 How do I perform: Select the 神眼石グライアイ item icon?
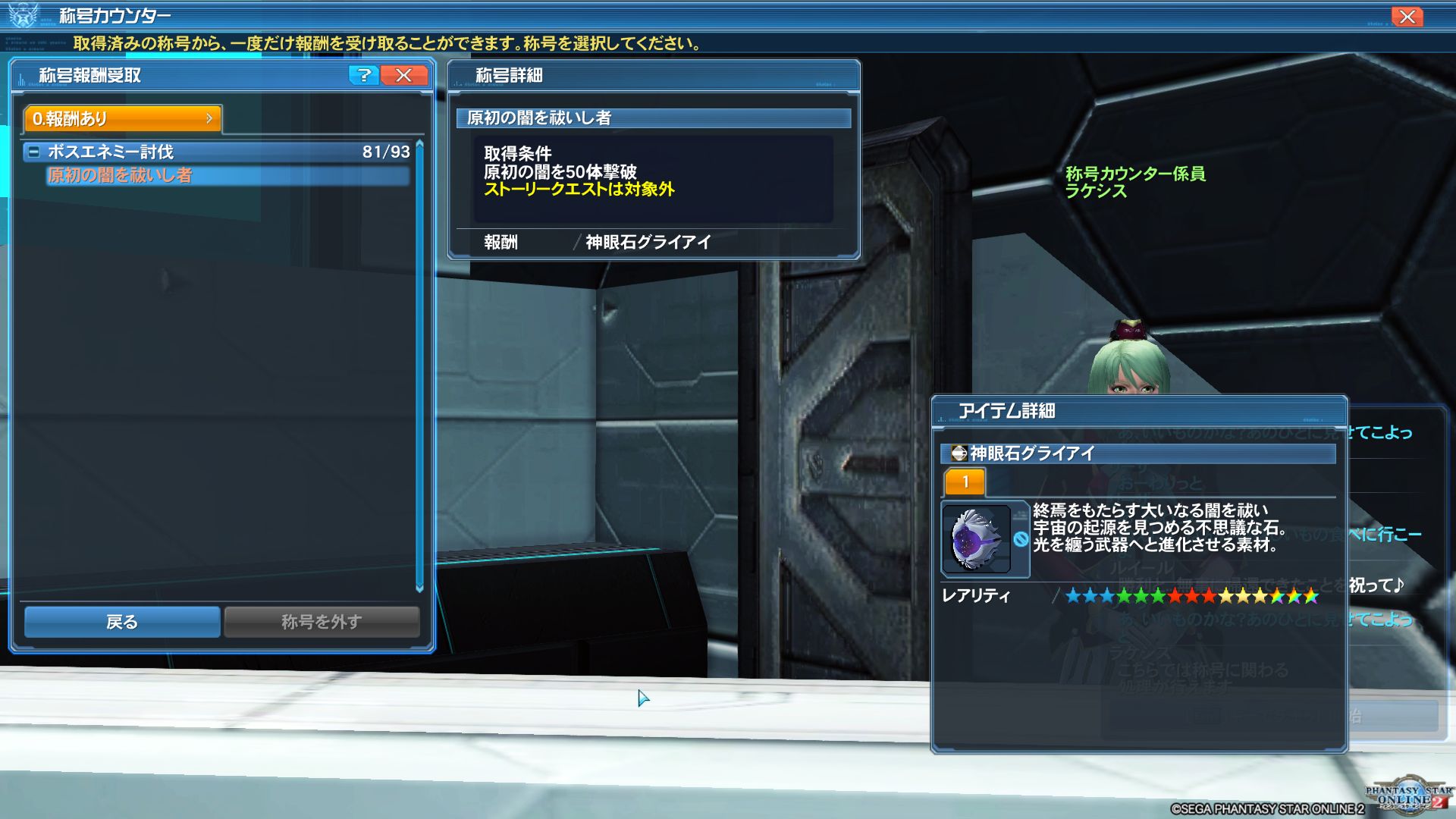tap(977, 539)
